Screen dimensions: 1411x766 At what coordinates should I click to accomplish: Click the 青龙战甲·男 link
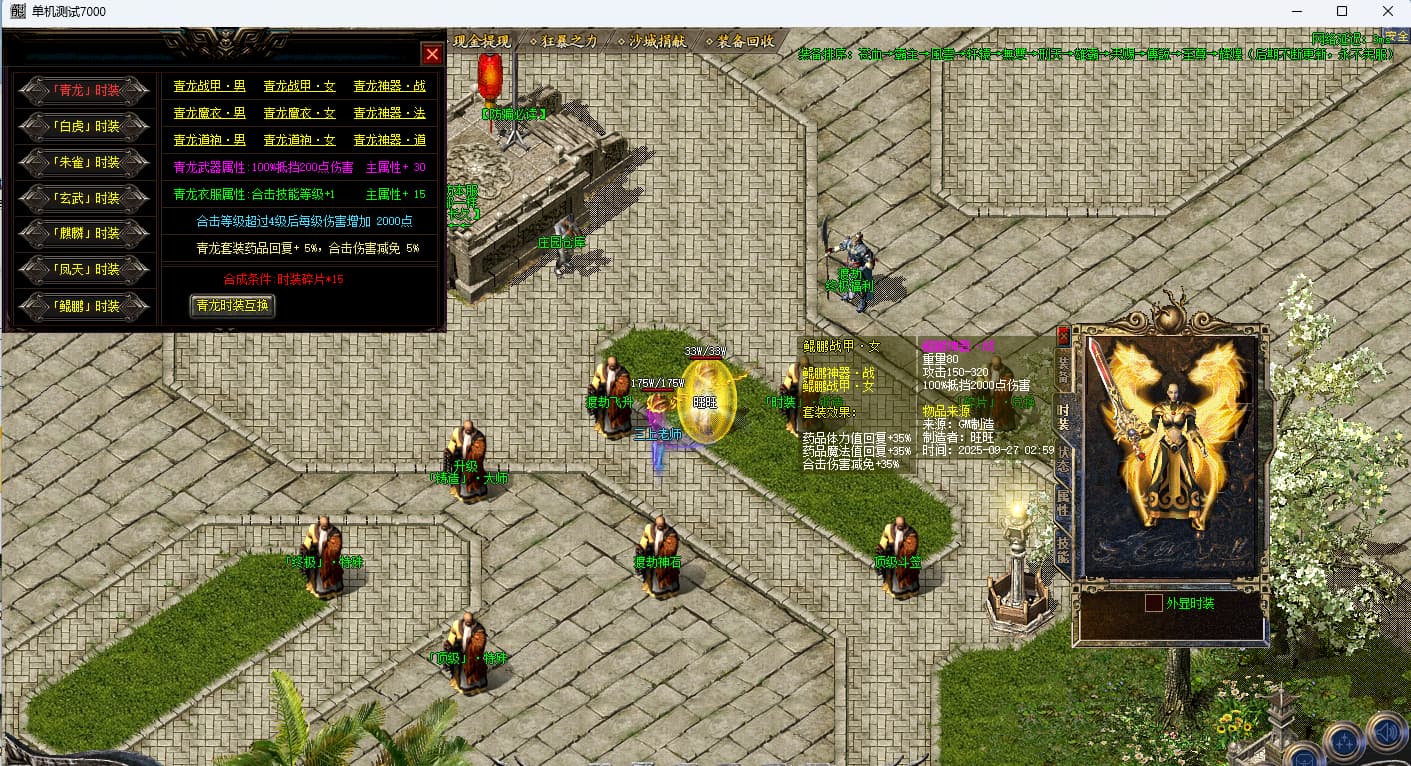(209, 87)
